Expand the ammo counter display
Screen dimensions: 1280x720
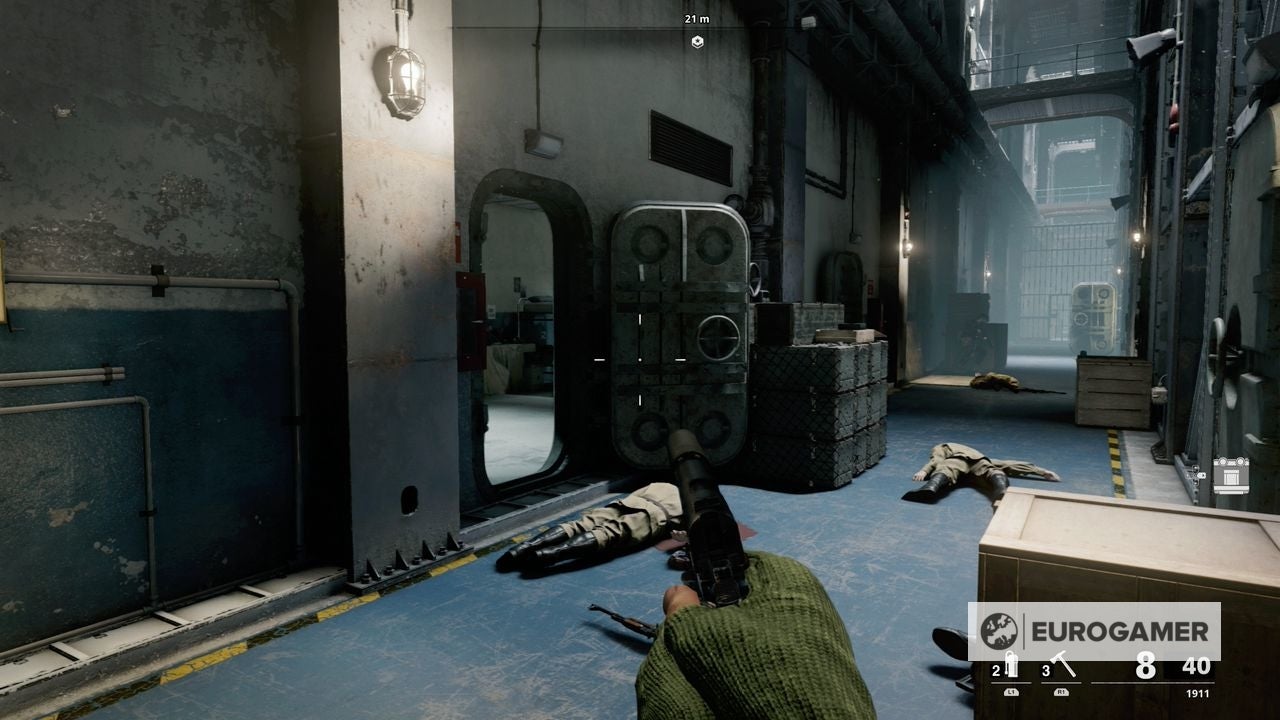1145,665
